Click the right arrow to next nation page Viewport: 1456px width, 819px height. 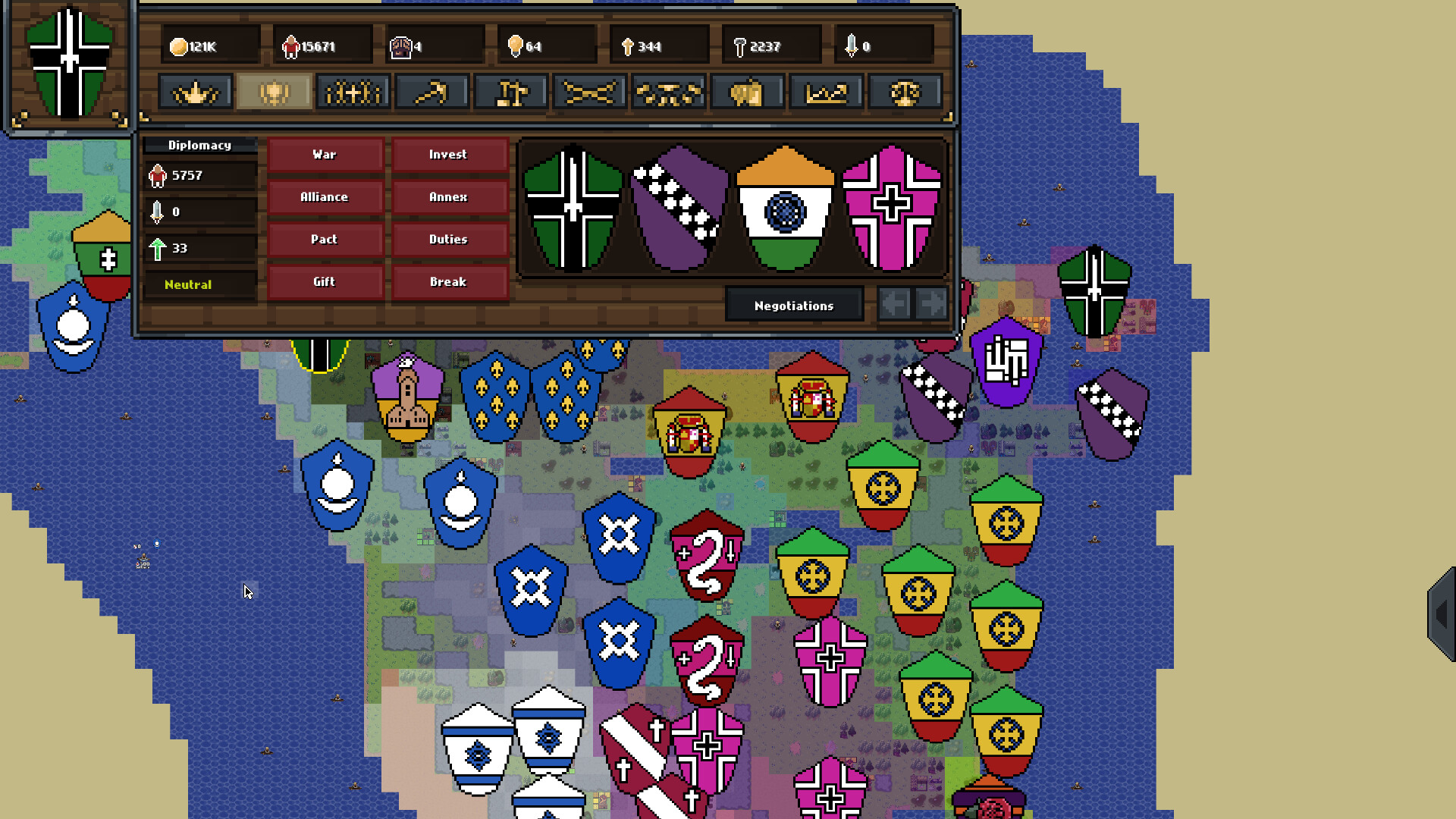point(930,303)
